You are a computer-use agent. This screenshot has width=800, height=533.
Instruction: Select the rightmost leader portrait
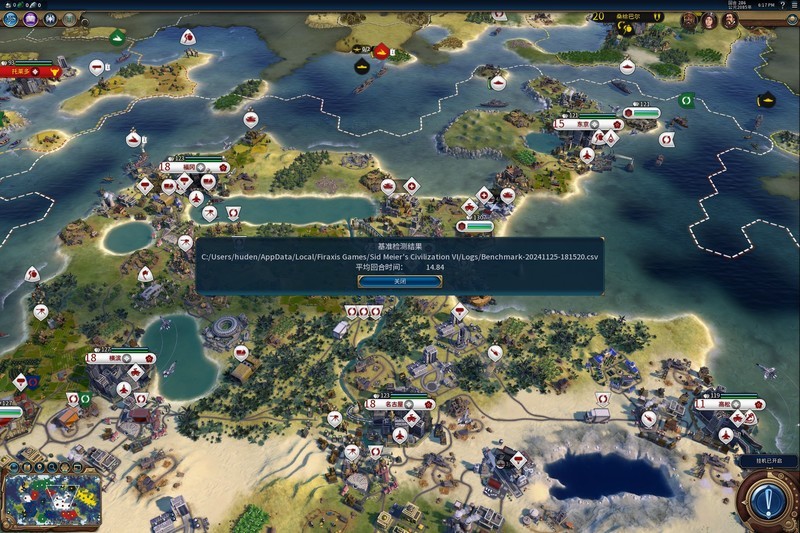(x=729, y=20)
